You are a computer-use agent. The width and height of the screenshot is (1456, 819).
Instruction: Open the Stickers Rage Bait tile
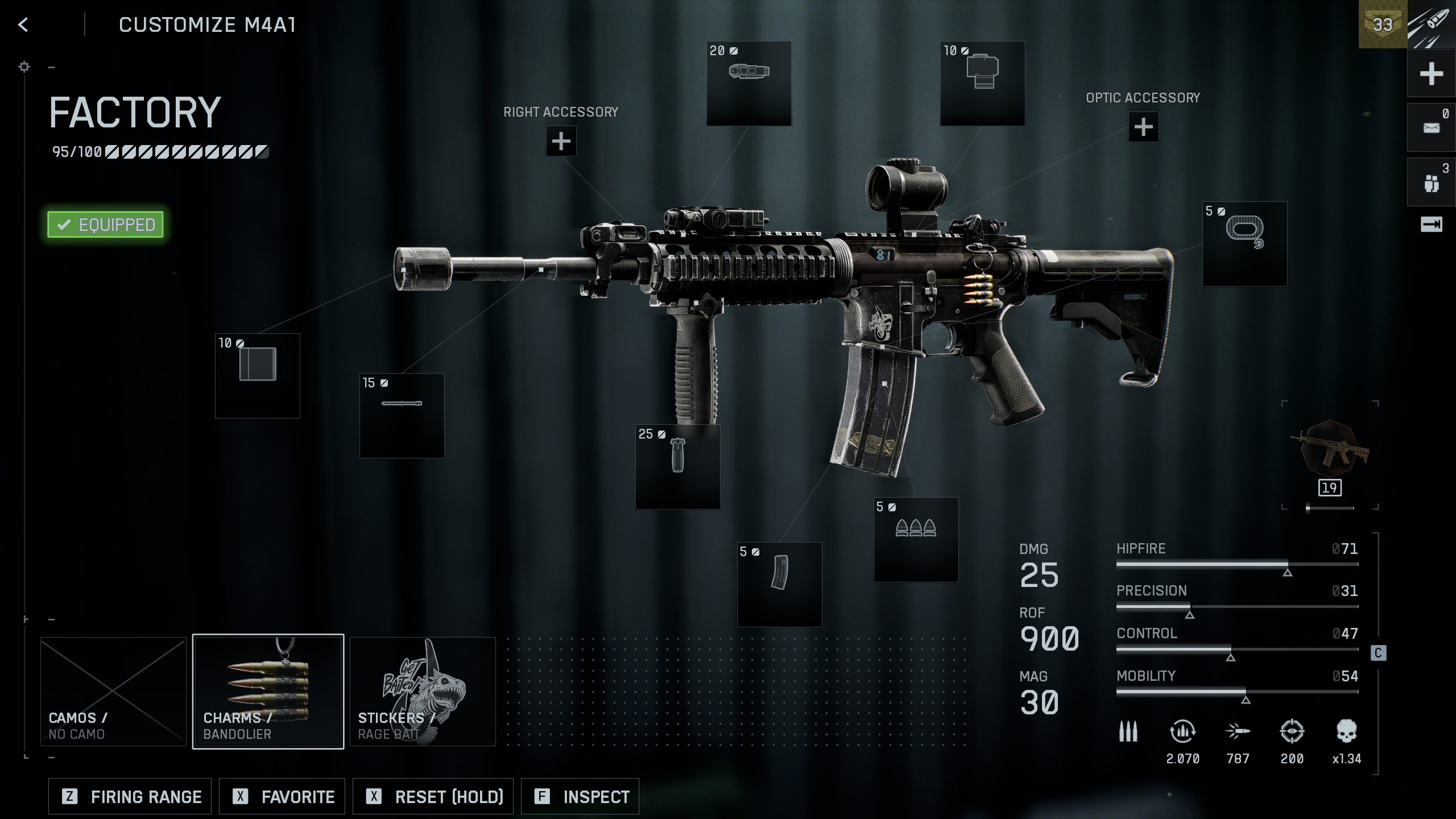point(423,691)
